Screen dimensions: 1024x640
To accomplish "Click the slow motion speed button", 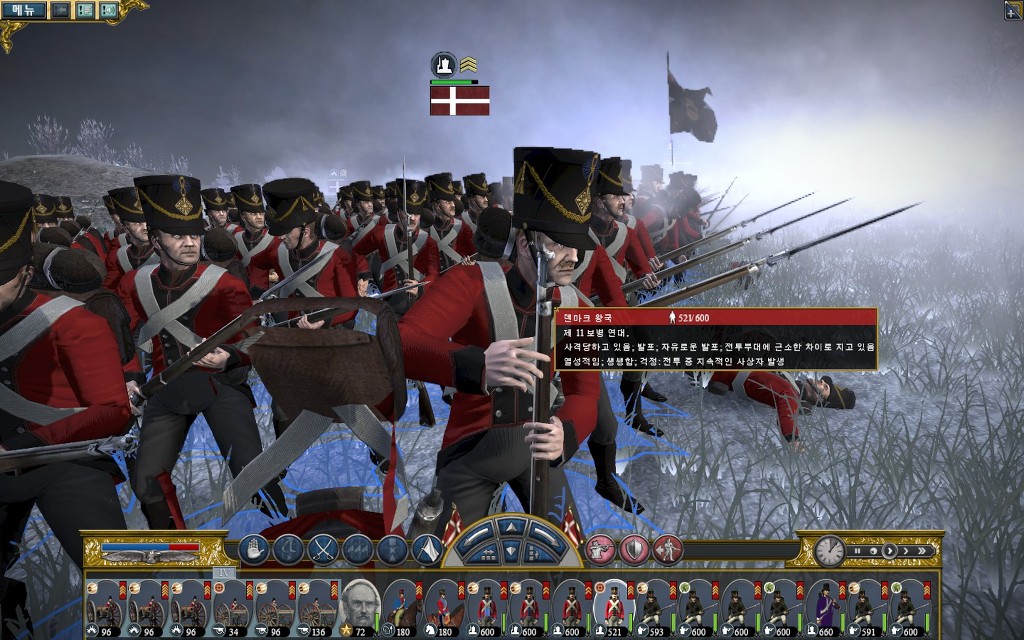I will [x=874, y=550].
